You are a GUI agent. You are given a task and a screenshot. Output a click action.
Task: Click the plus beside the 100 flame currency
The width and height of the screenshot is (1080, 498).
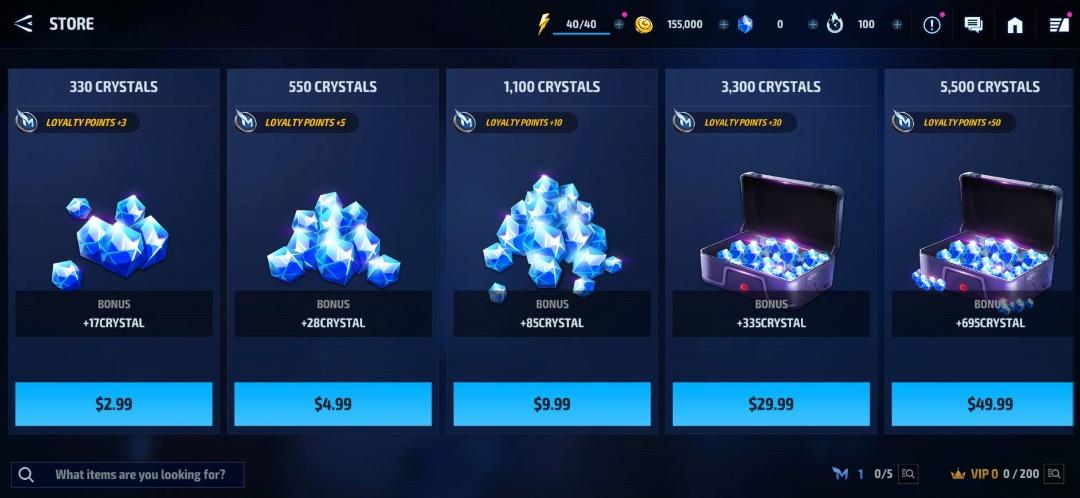point(897,25)
